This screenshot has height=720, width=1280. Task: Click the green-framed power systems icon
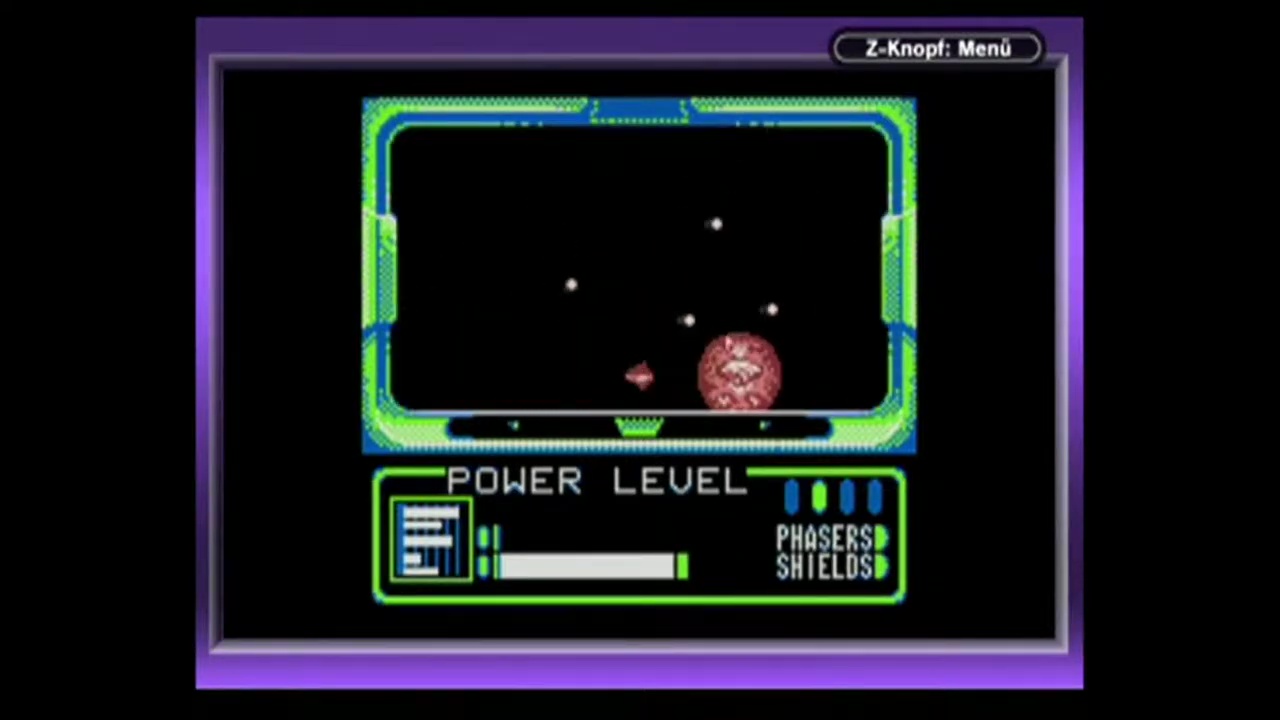tap(431, 541)
